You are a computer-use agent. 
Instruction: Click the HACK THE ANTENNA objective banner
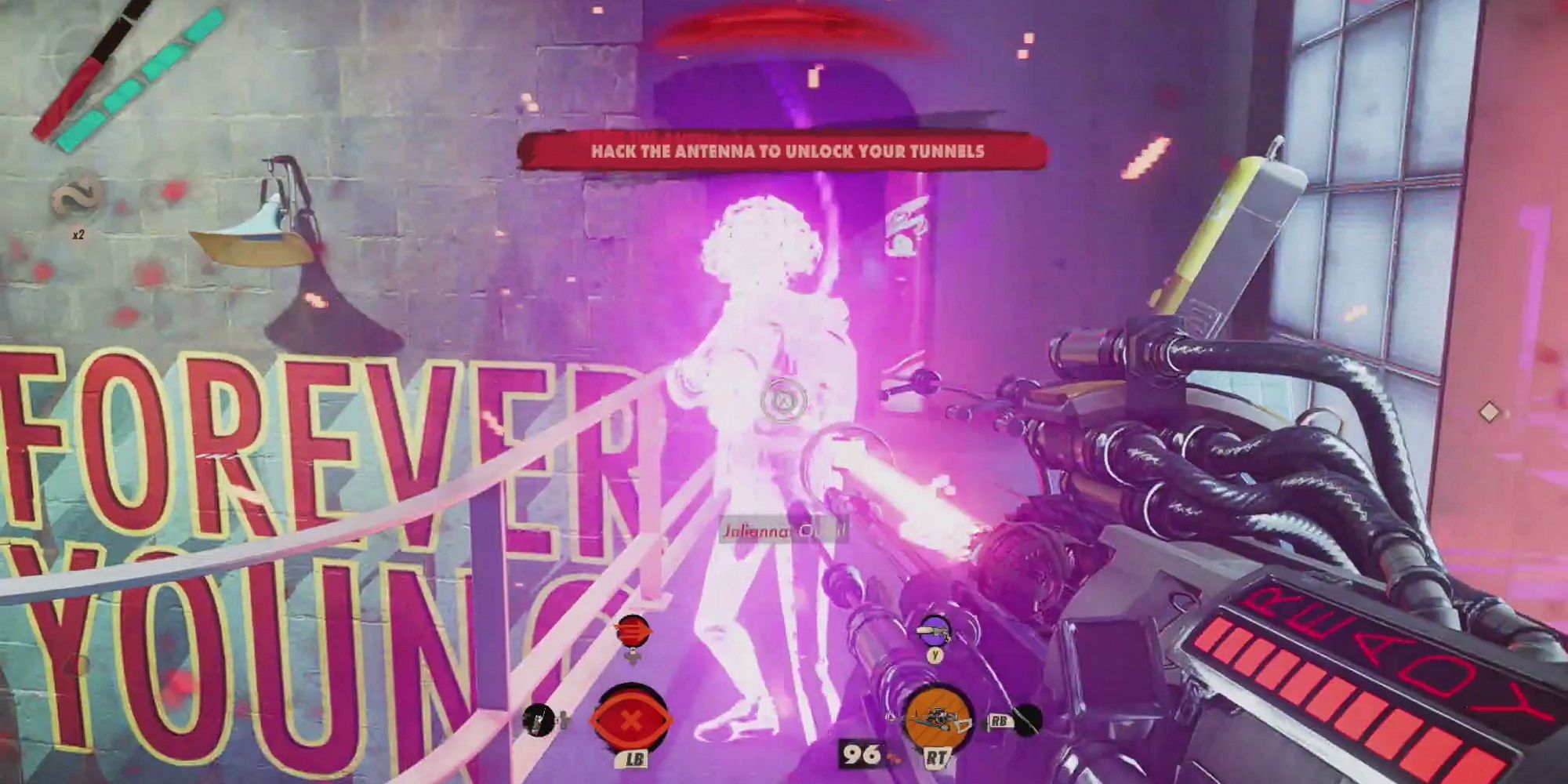tap(784, 153)
